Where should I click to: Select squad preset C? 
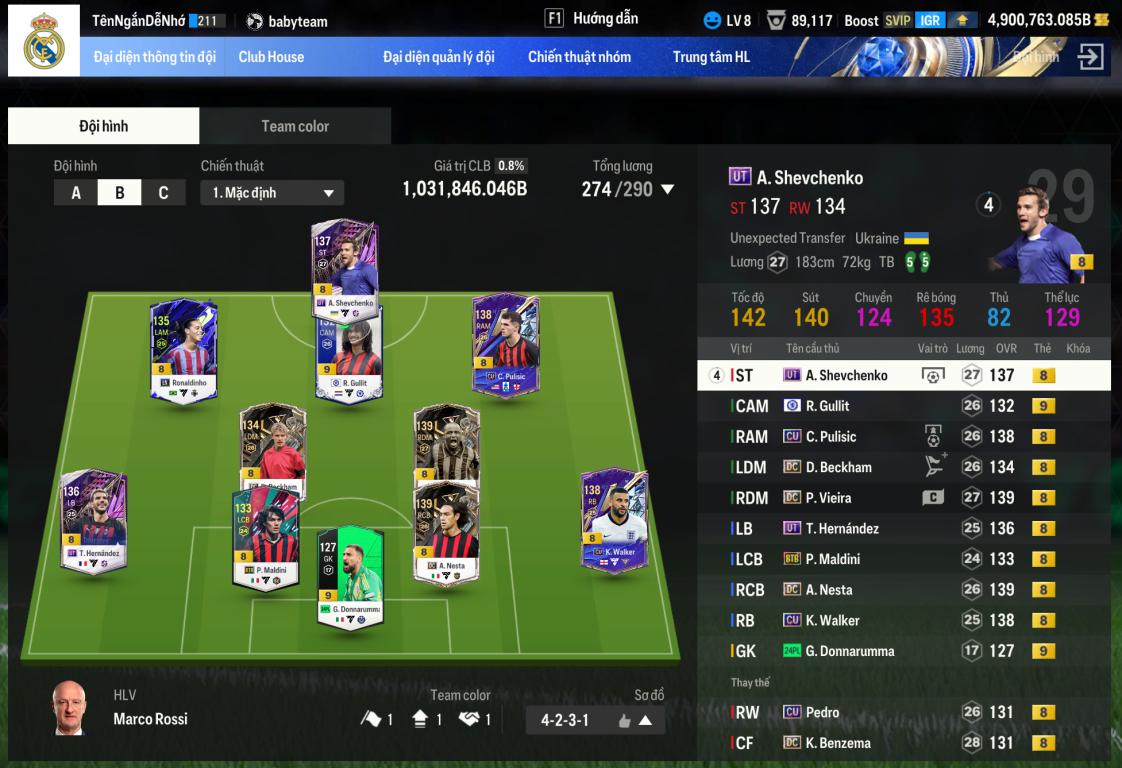(163, 193)
